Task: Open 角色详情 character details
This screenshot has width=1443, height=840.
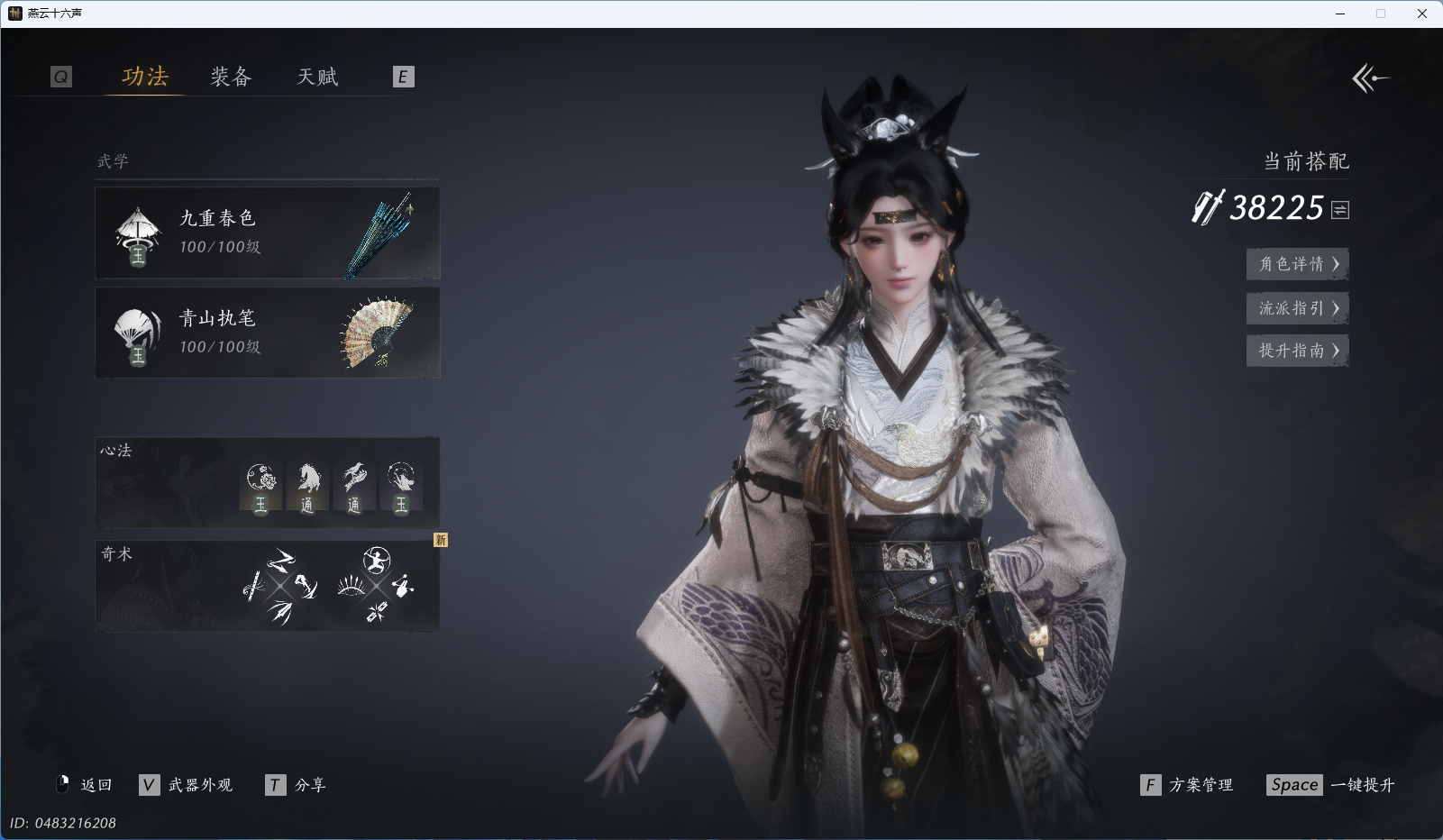Action: pos(1297,264)
